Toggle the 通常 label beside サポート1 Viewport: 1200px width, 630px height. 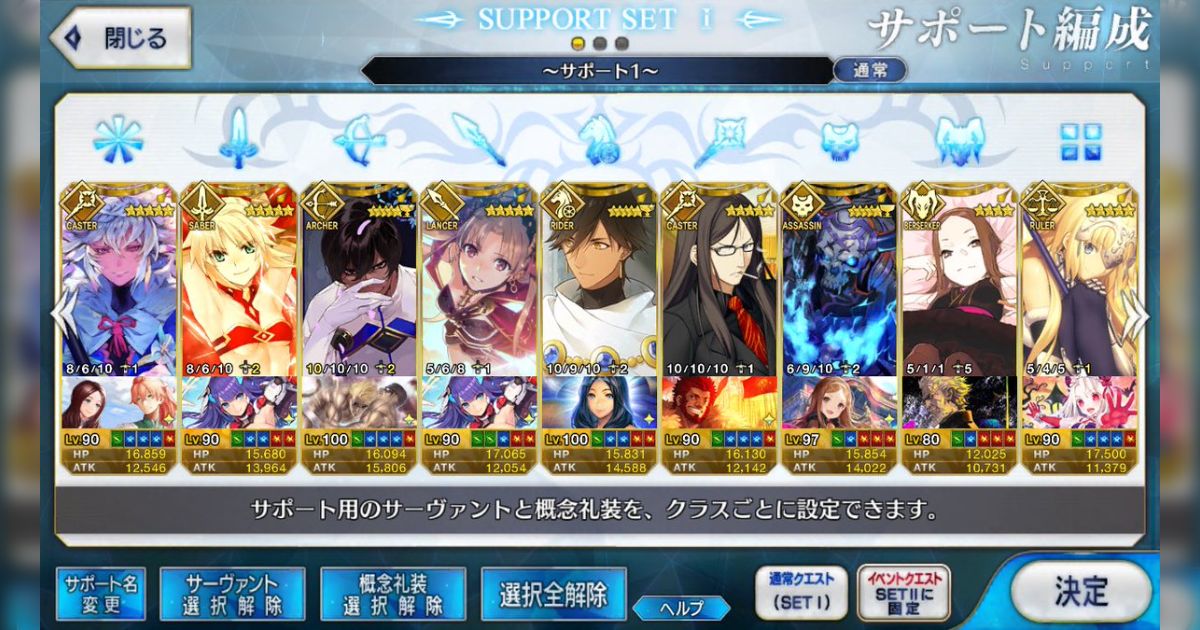pyautogui.click(x=869, y=71)
